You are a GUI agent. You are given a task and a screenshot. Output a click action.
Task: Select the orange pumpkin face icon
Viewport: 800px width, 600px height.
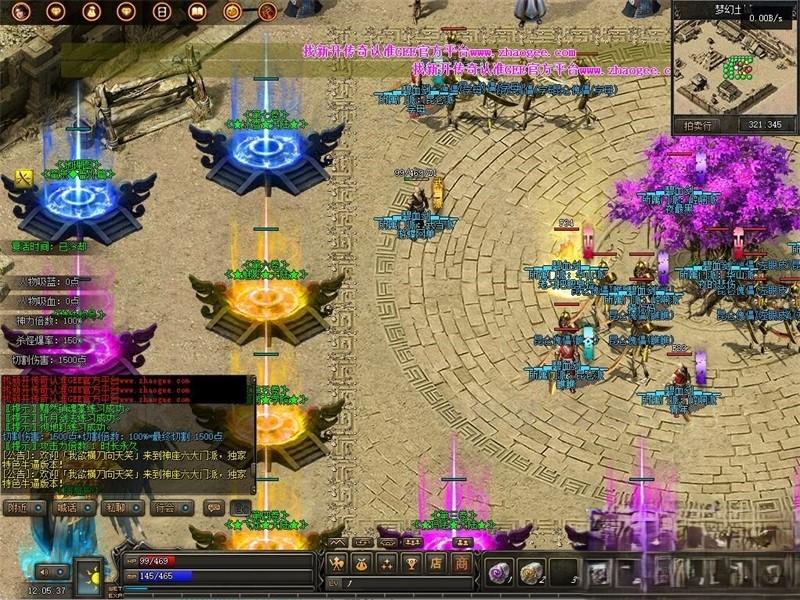point(232,13)
